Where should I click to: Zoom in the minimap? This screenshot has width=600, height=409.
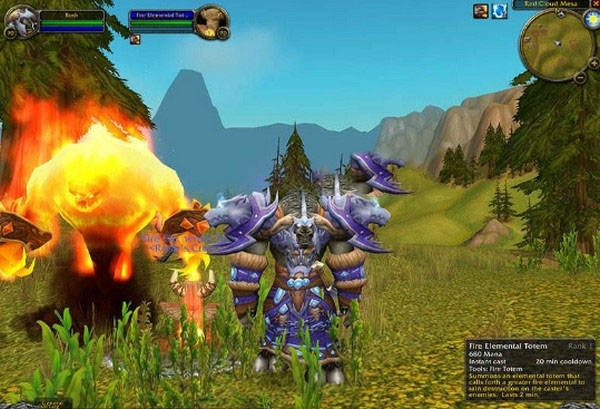click(593, 61)
